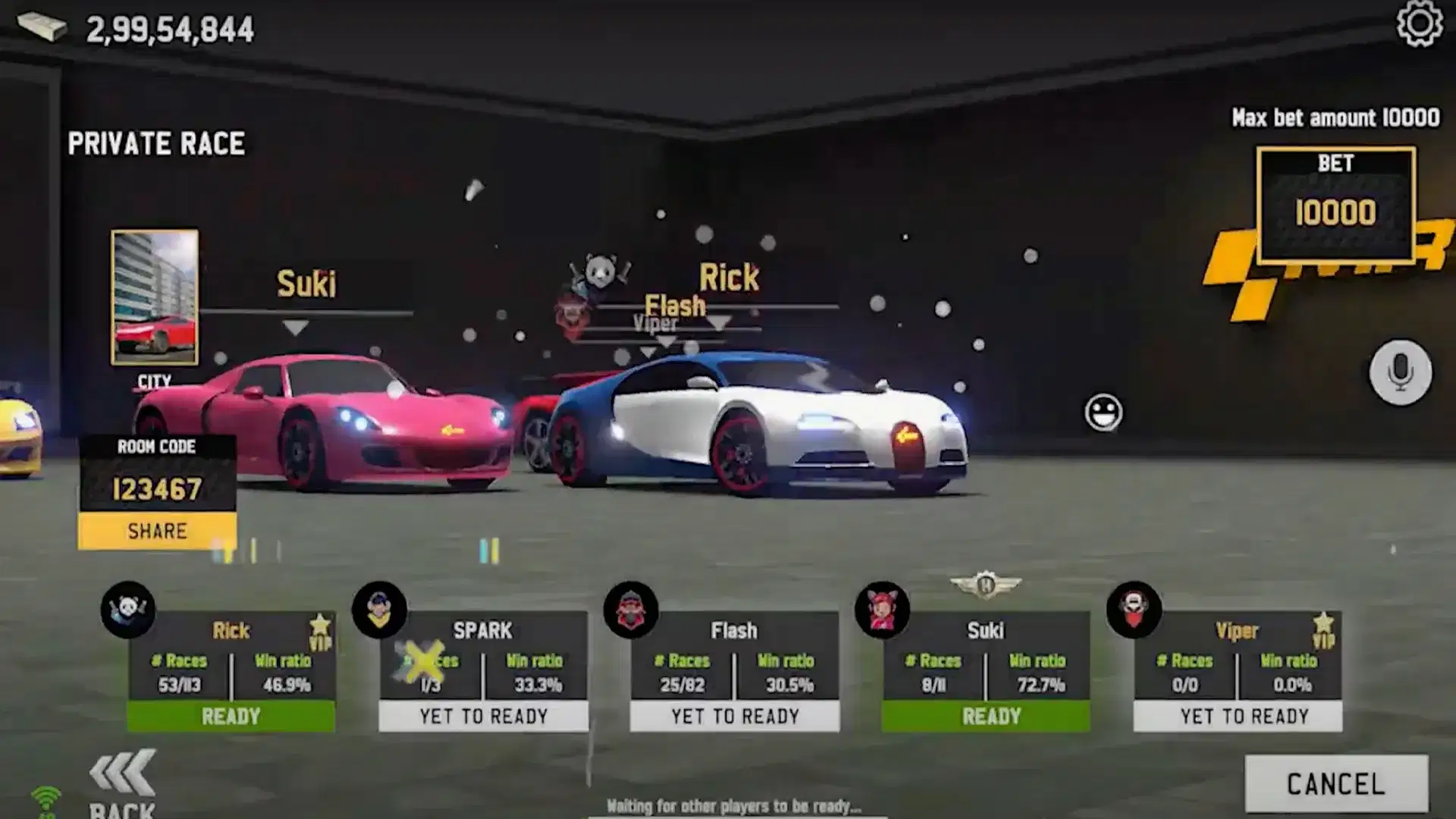This screenshot has width=1456, height=819.
Task: Cancel the private race
Action: tap(1336, 783)
